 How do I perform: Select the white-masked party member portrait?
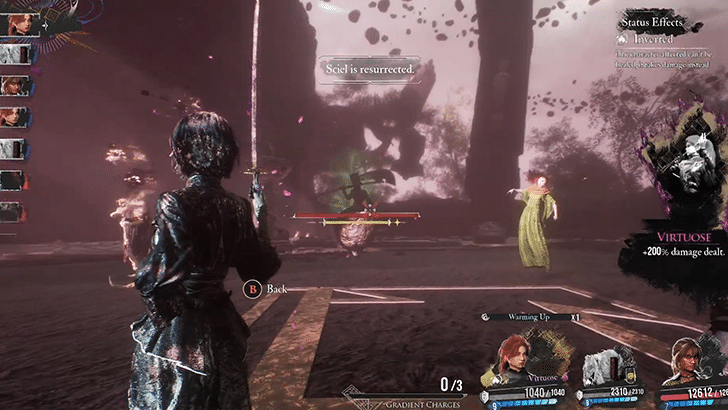[606, 364]
